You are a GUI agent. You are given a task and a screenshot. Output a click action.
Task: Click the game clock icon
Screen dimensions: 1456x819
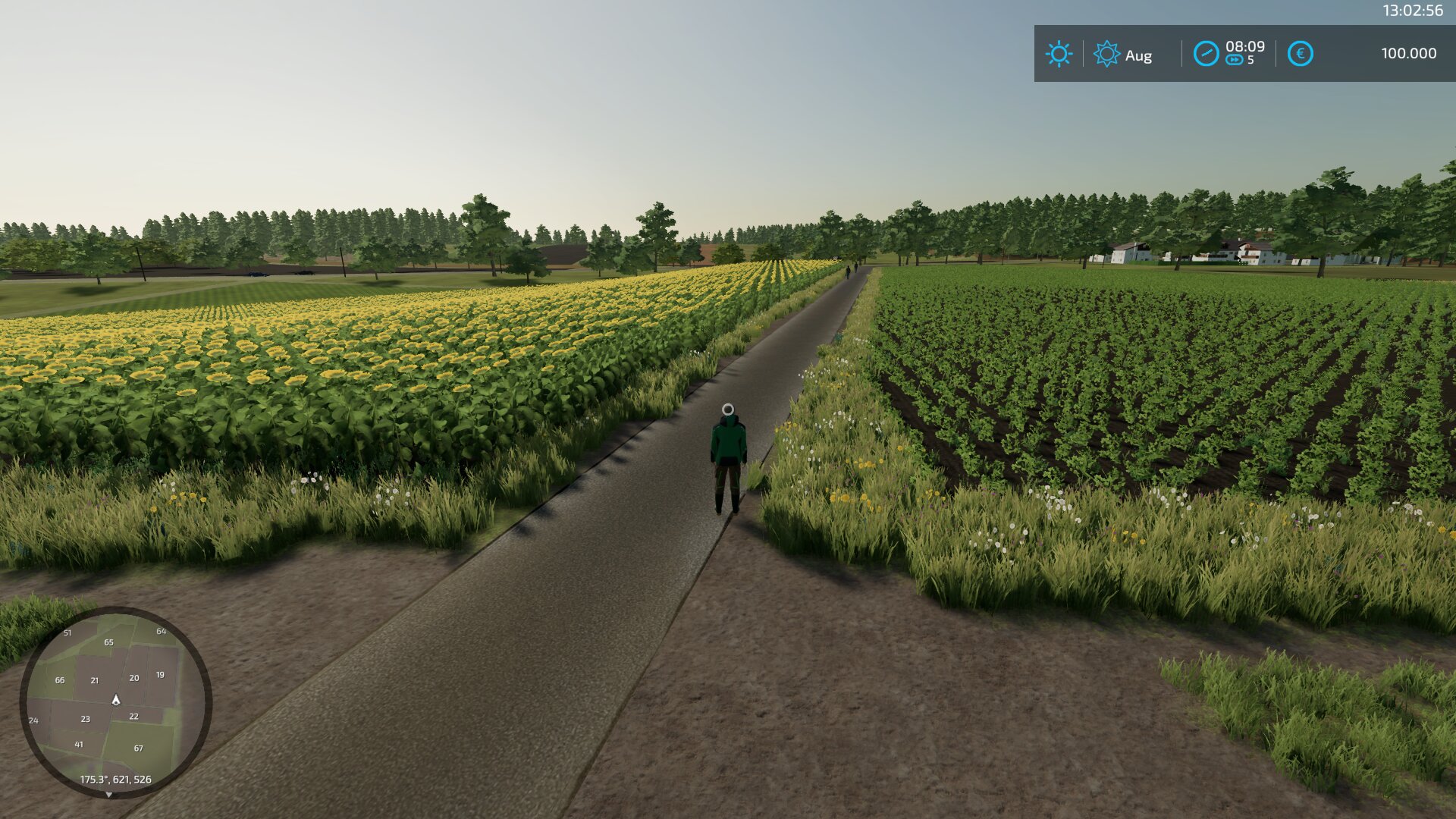click(x=1206, y=54)
